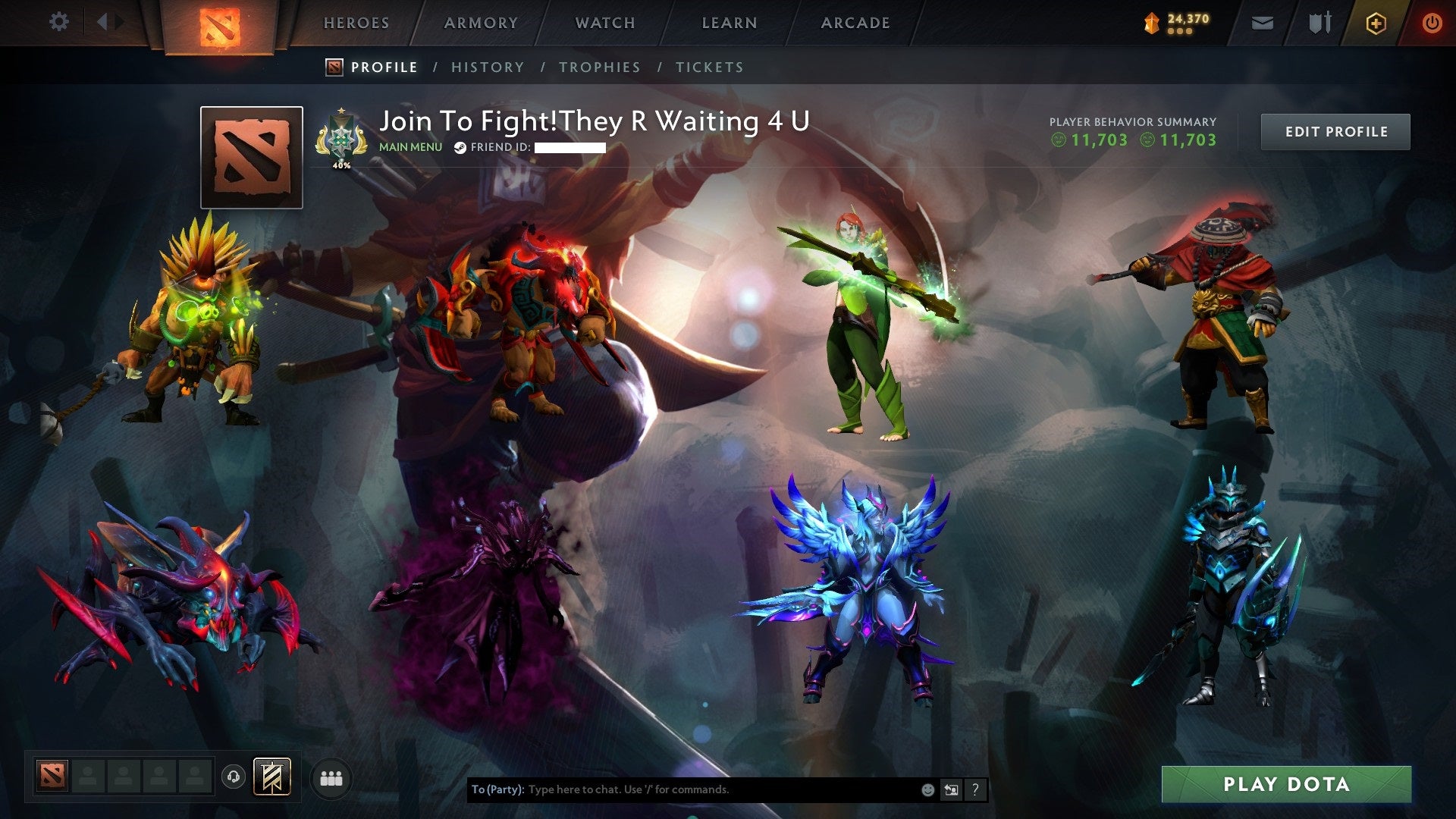Expand the shard balance dots menu
Screen dimensions: 1456x819
(x=1178, y=31)
